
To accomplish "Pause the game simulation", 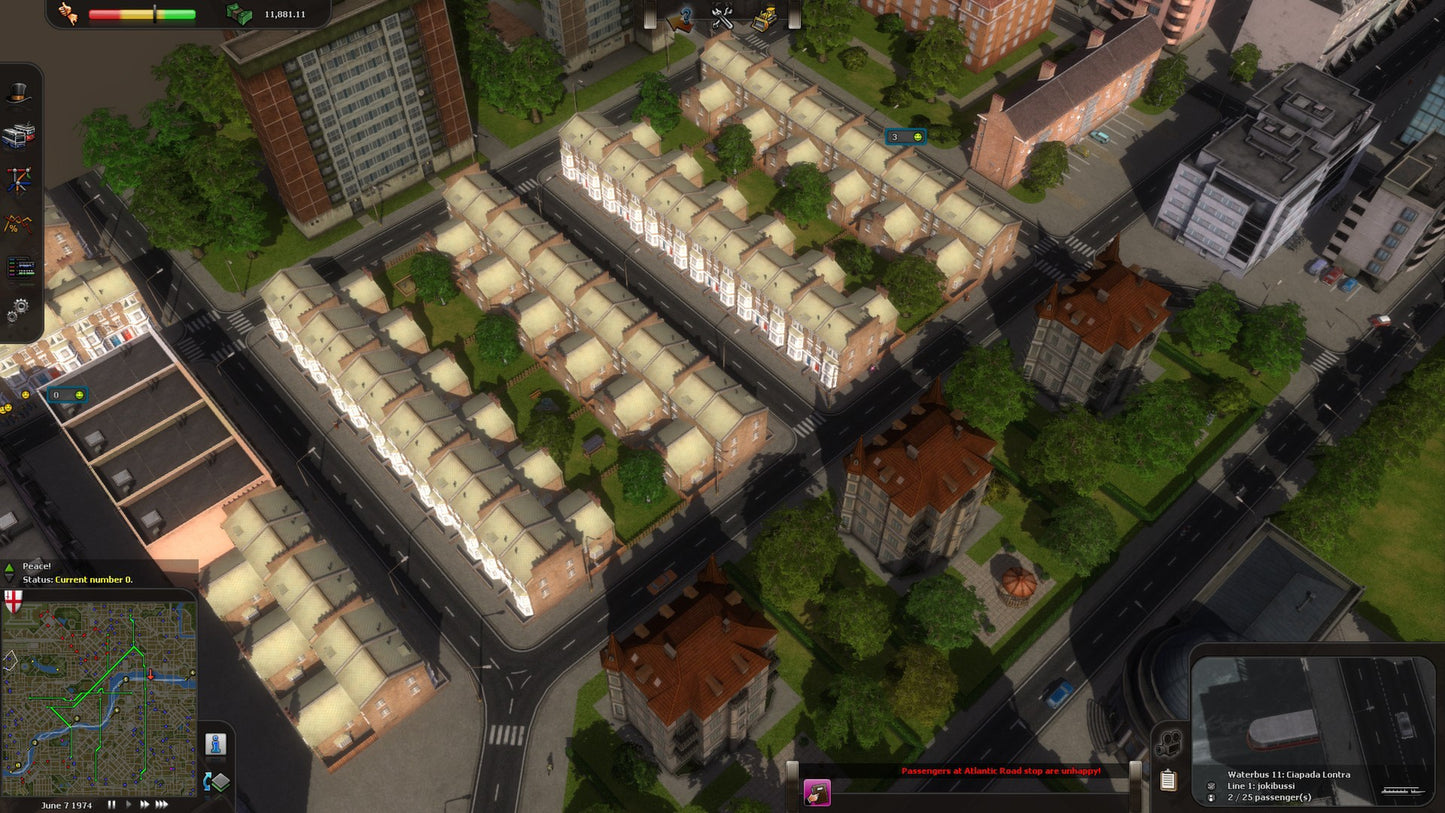I will click(x=112, y=803).
